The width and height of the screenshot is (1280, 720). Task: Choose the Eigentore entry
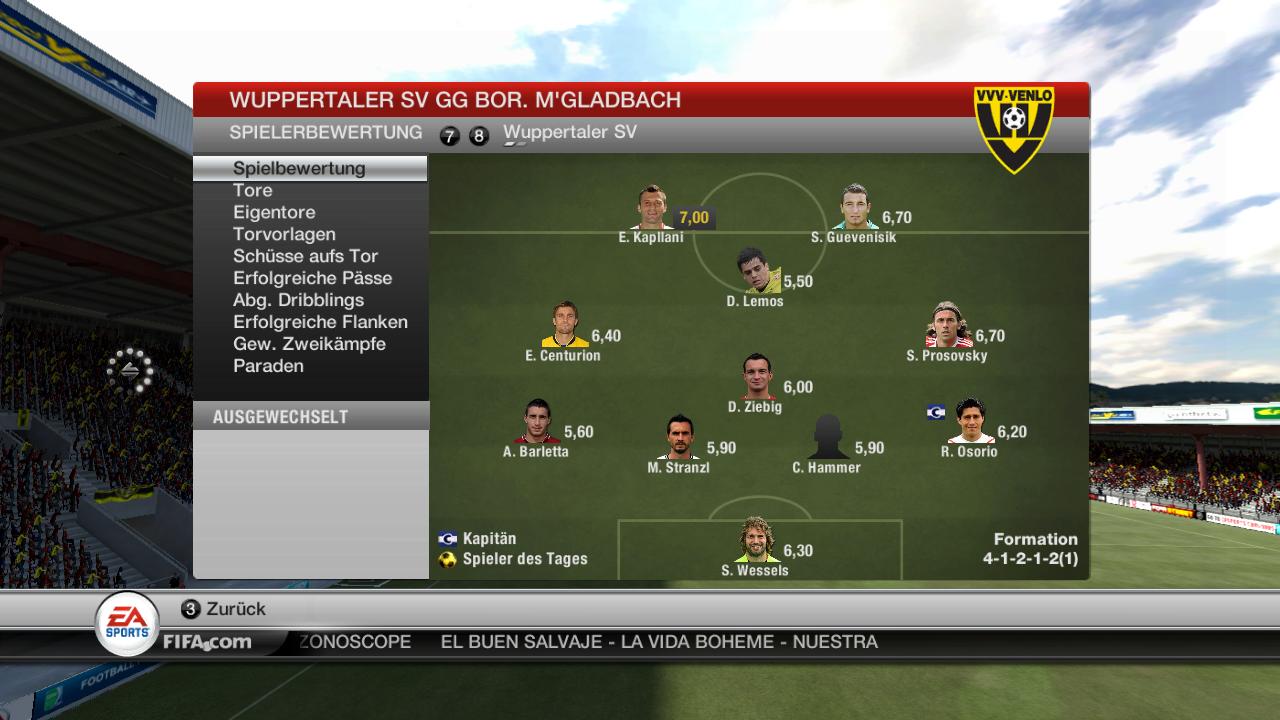pyautogui.click(x=274, y=212)
